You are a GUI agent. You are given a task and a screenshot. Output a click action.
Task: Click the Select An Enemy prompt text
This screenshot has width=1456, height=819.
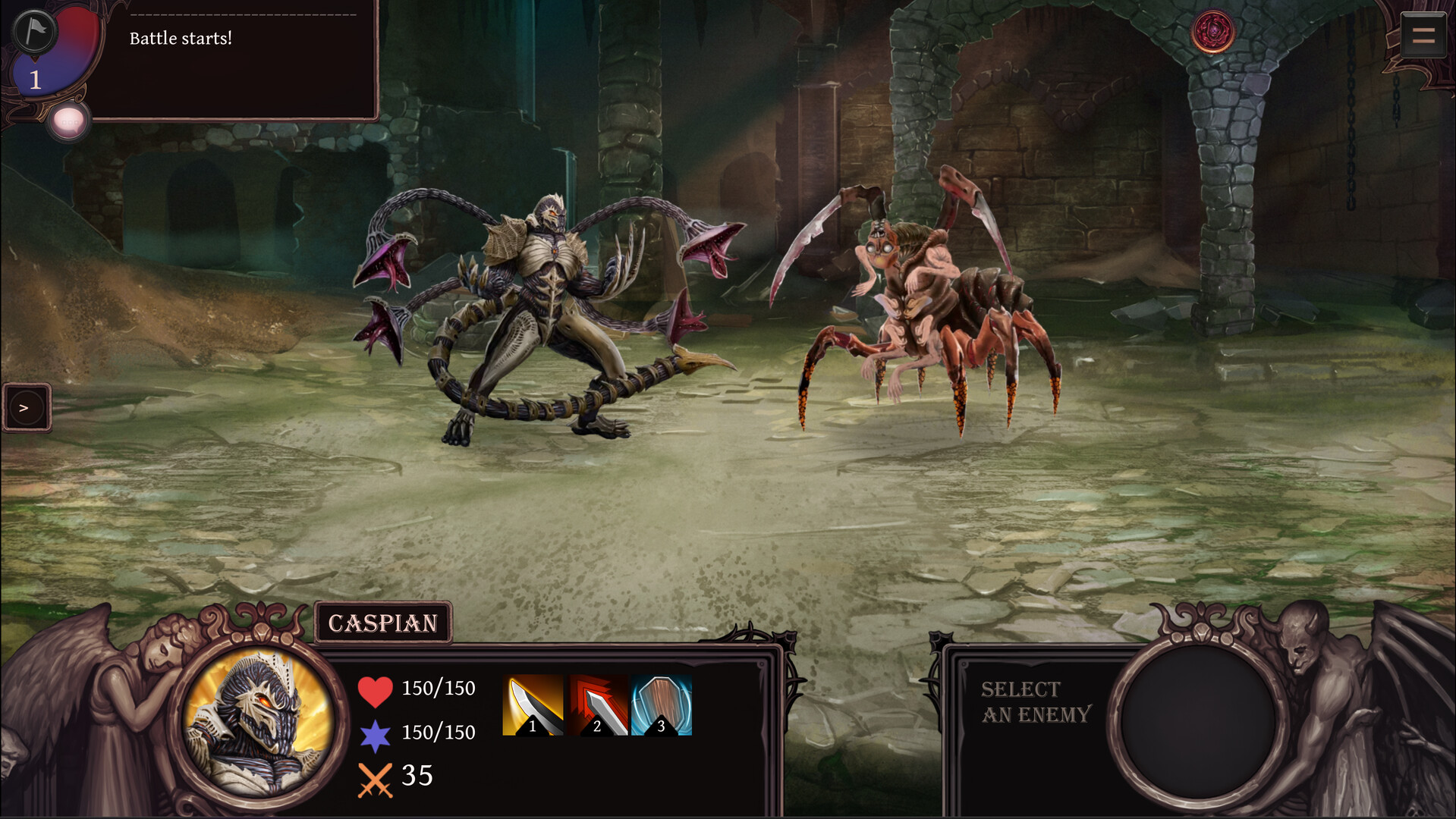(x=1035, y=701)
